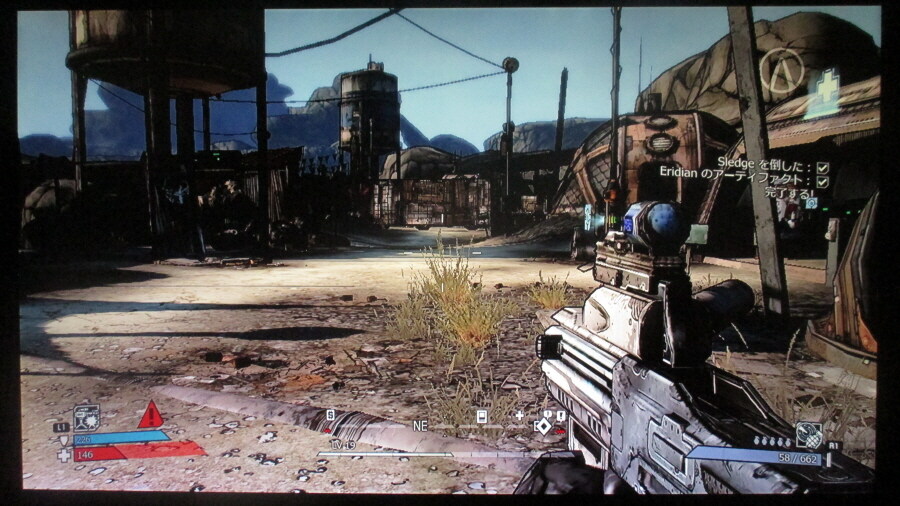Select the diamond waypoint marker on compass

click(x=543, y=426)
